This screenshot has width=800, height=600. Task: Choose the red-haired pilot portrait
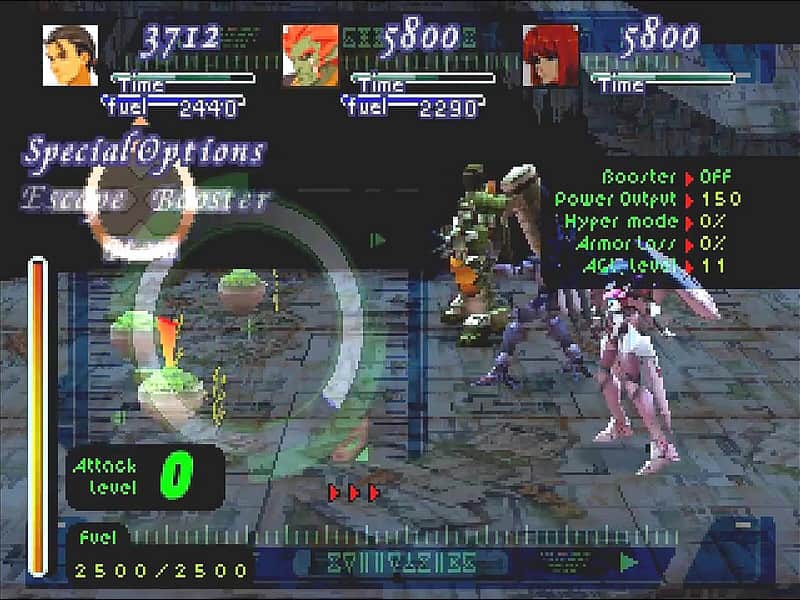pyautogui.click(x=550, y=55)
